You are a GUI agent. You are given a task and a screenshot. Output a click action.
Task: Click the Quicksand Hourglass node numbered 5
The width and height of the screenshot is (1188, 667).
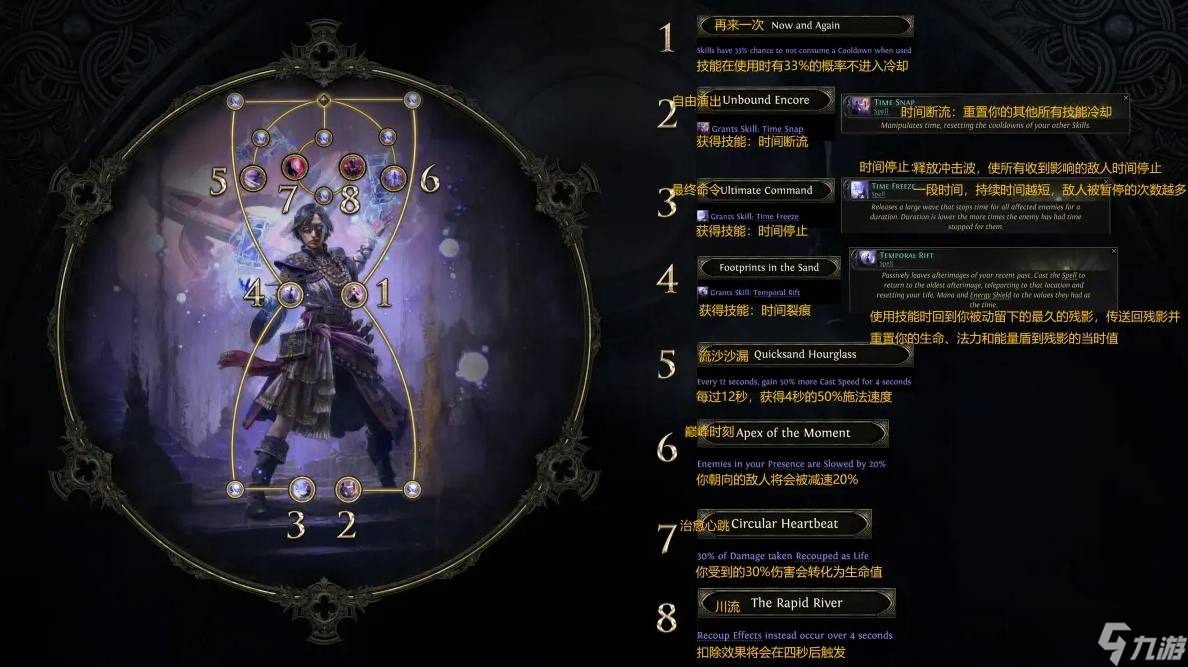click(253, 178)
